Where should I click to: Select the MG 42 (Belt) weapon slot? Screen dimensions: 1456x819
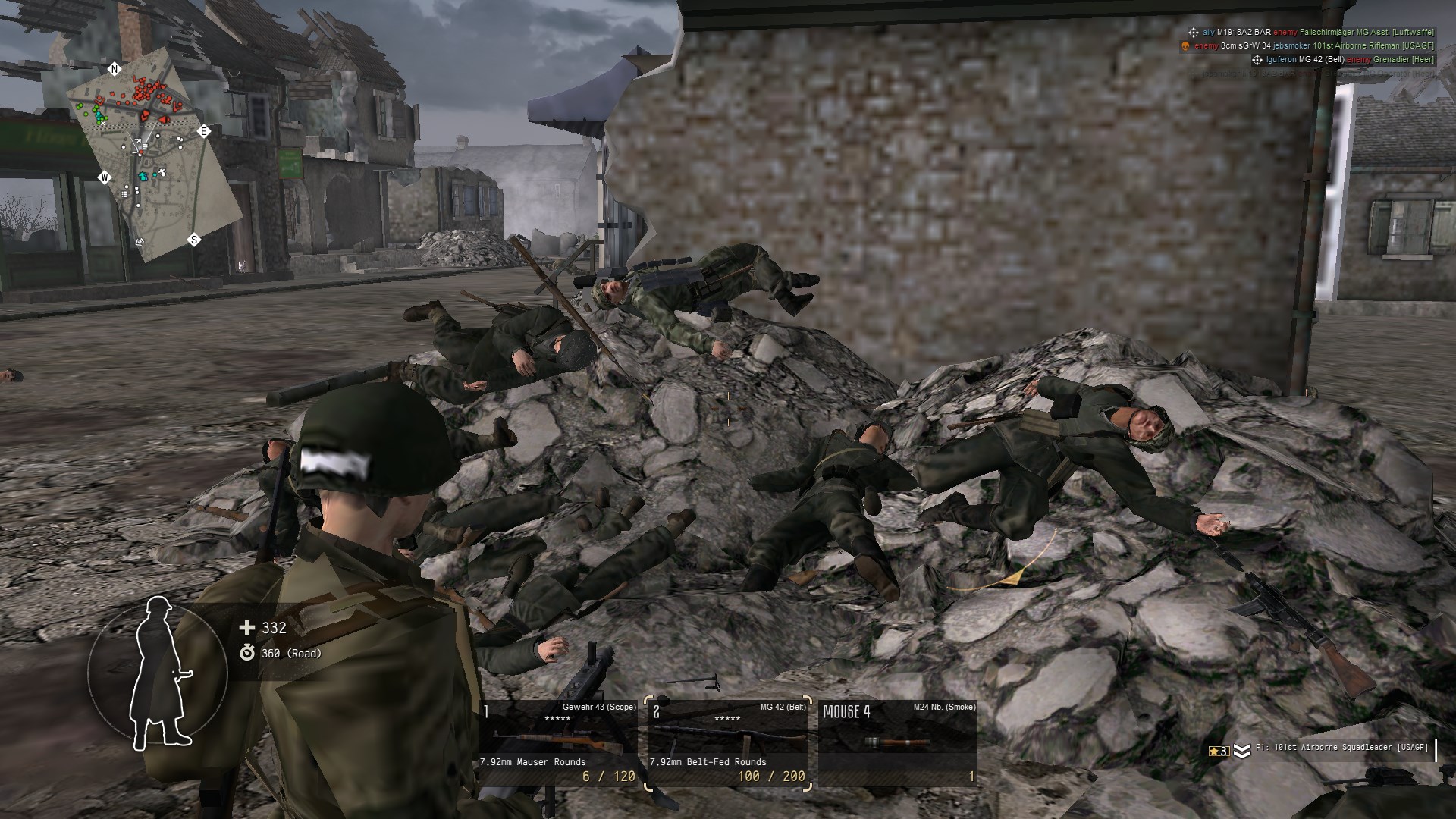pos(729,743)
